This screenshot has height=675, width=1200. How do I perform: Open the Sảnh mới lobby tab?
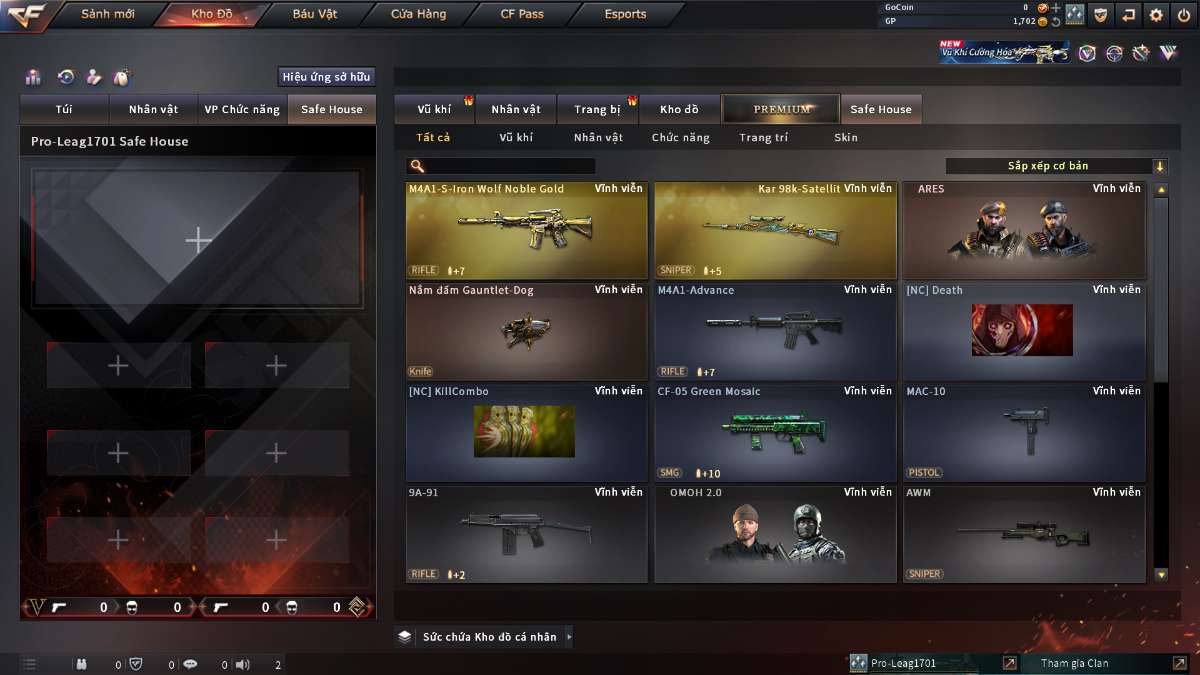click(x=107, y=14)
